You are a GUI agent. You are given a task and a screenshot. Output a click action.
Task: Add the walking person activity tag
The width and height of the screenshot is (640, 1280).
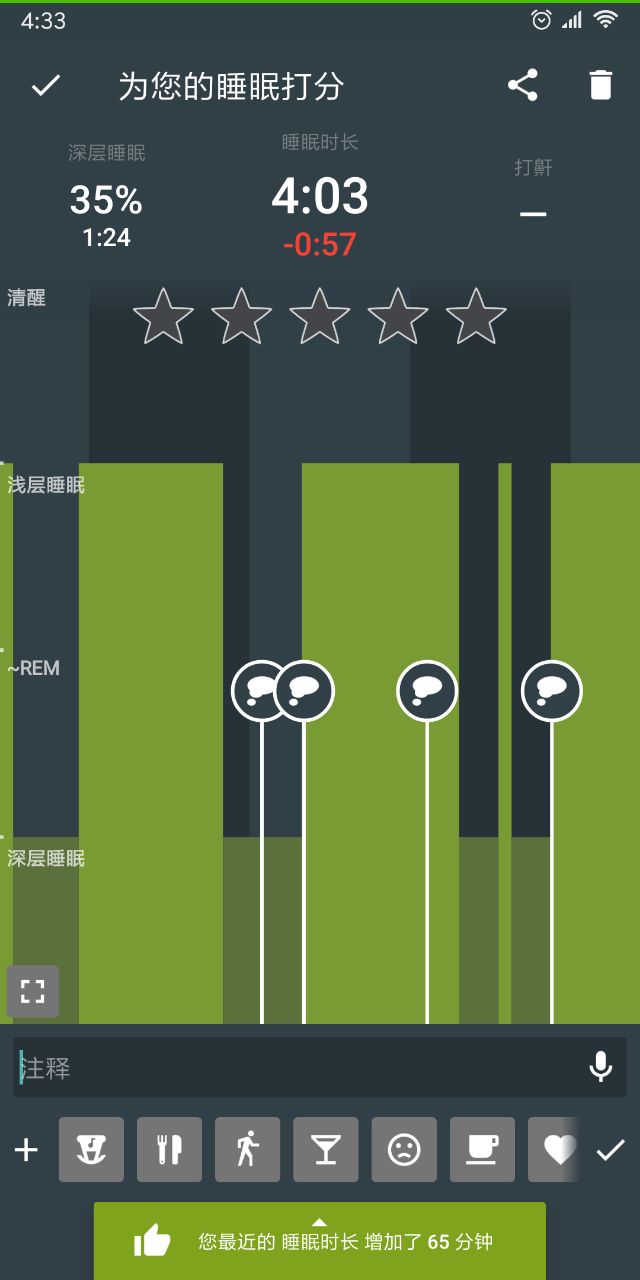click(x=247, y=1150)
